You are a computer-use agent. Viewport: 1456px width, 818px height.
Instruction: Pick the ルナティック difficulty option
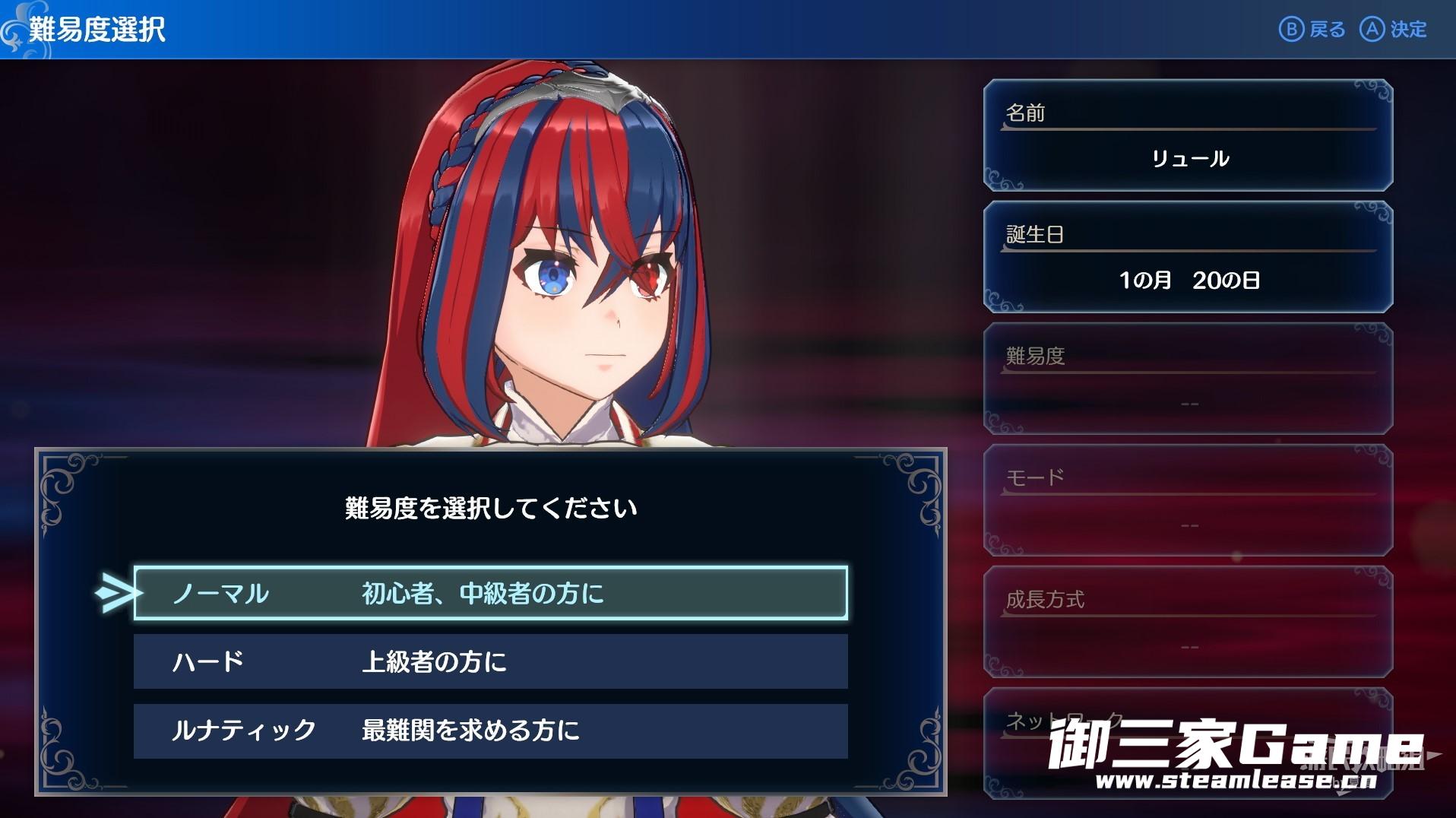(490, 731)
